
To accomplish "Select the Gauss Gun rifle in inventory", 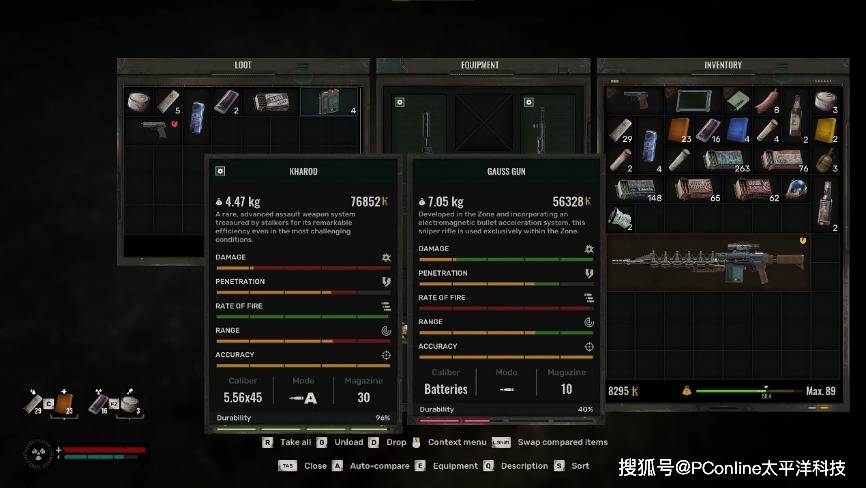I will pyautogui.click(x=708, y=264).
